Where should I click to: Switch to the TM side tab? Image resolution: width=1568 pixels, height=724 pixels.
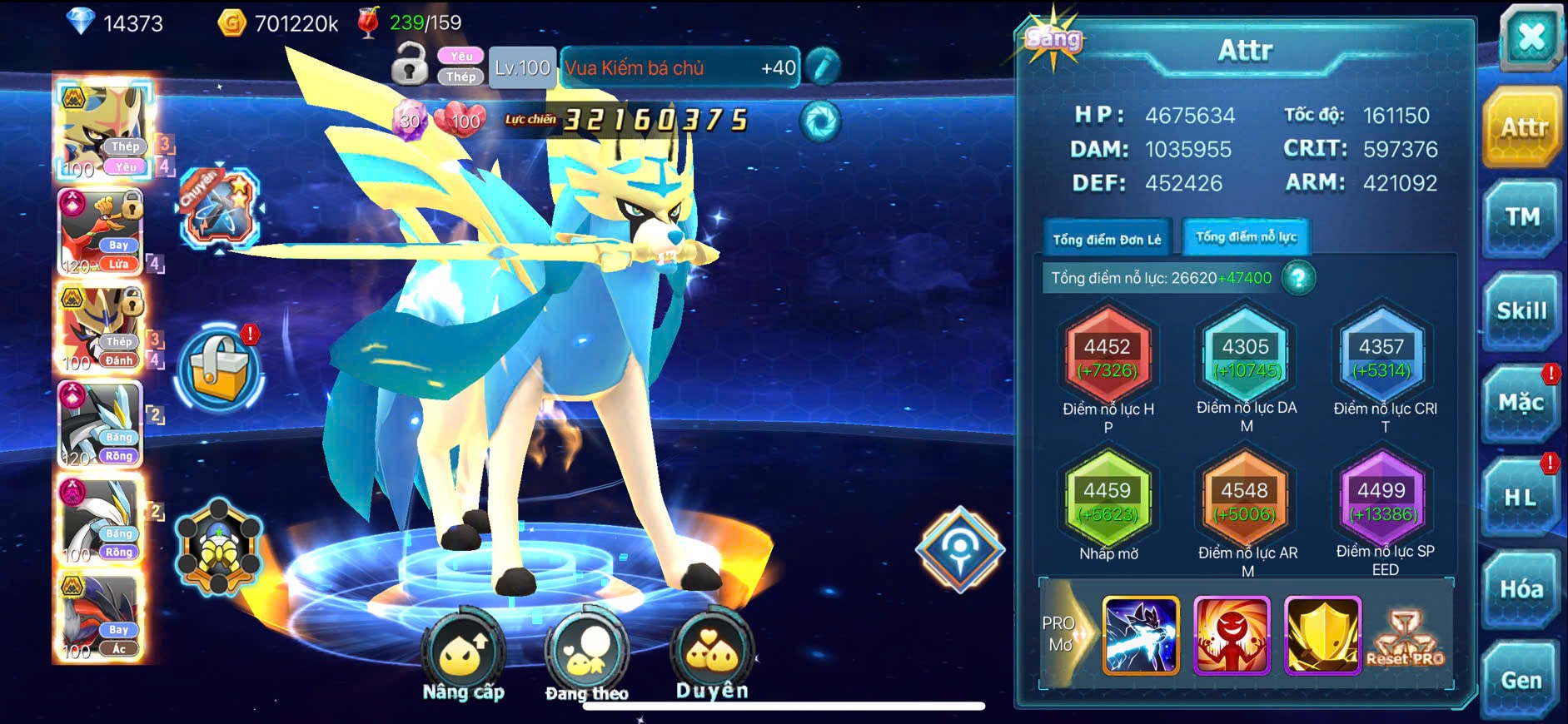[1521, 219]
